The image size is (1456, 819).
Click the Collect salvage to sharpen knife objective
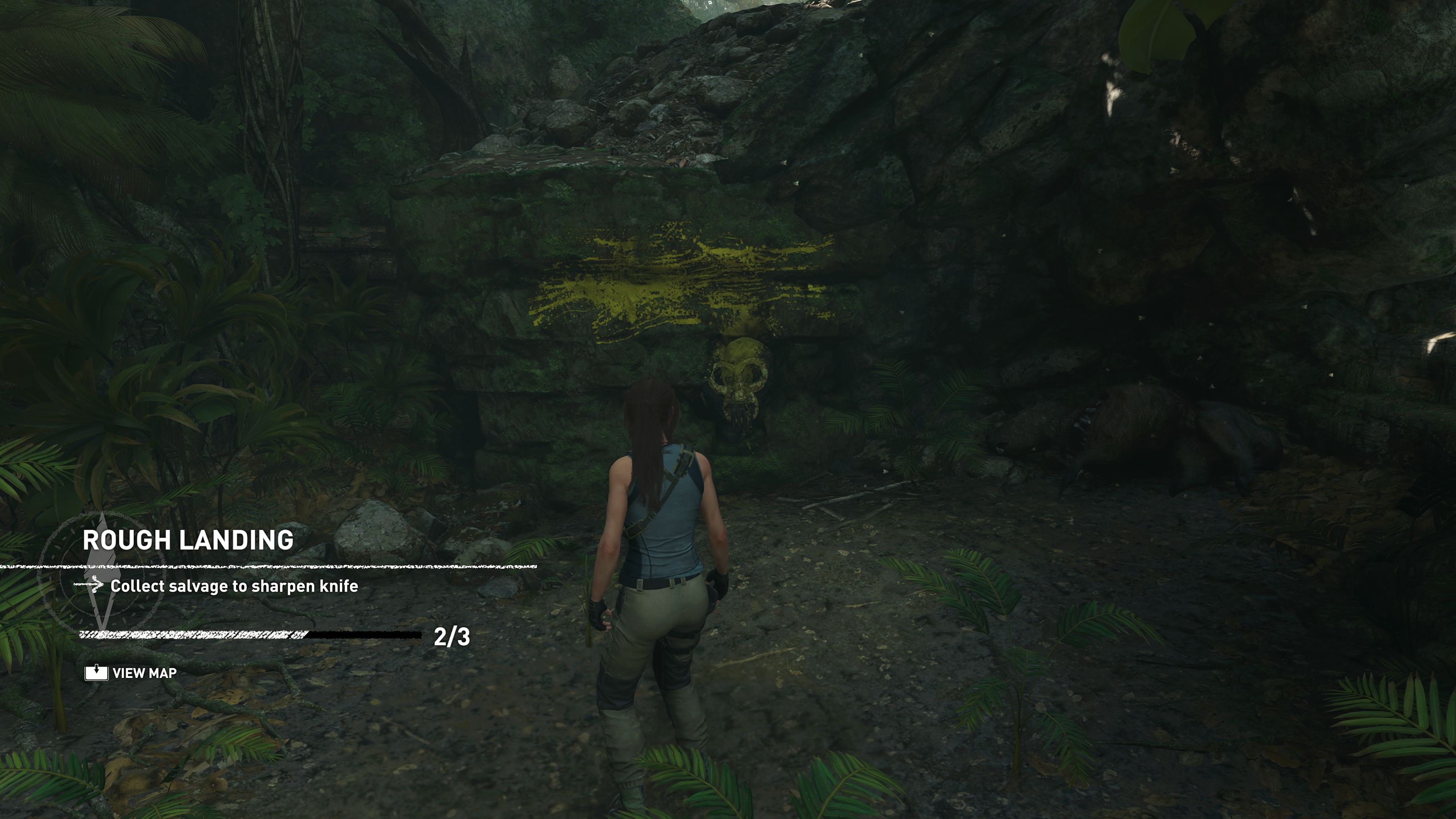click(234, 586)
